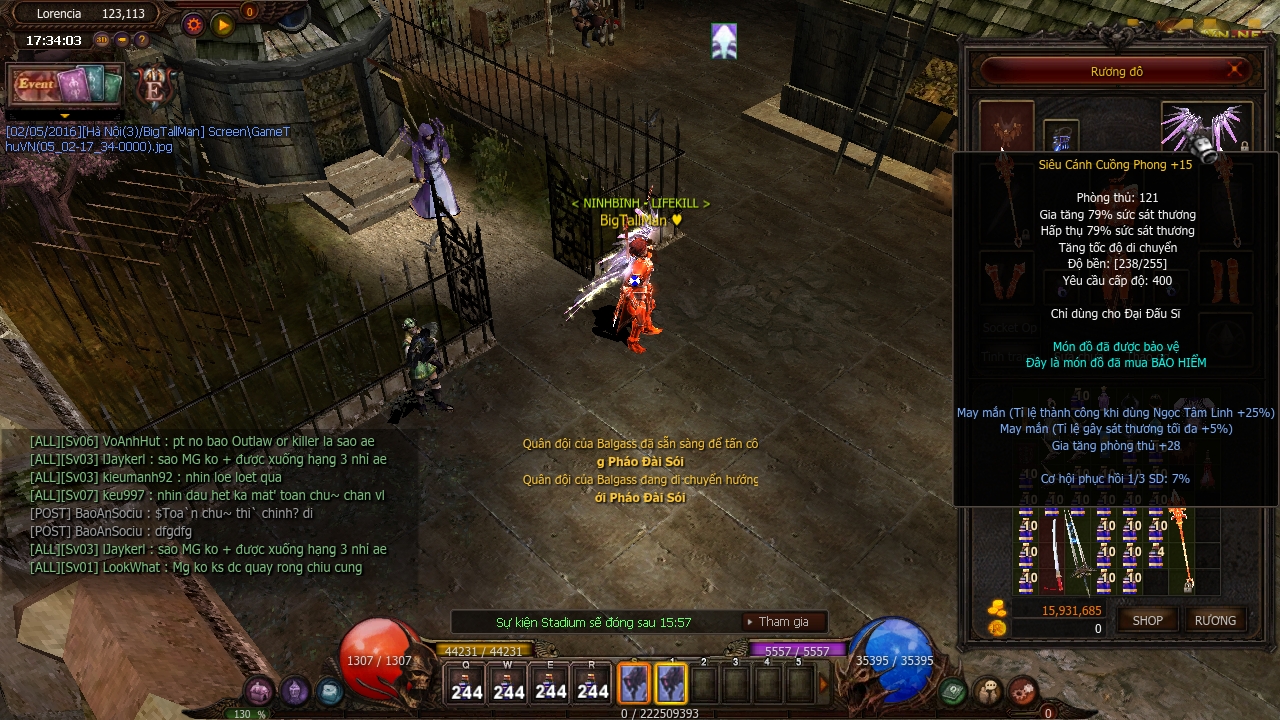The height and width of the screenshot is (720, 1280).
Task: Select the R-slot item with 244 count
Action: (x=593, y=685)
